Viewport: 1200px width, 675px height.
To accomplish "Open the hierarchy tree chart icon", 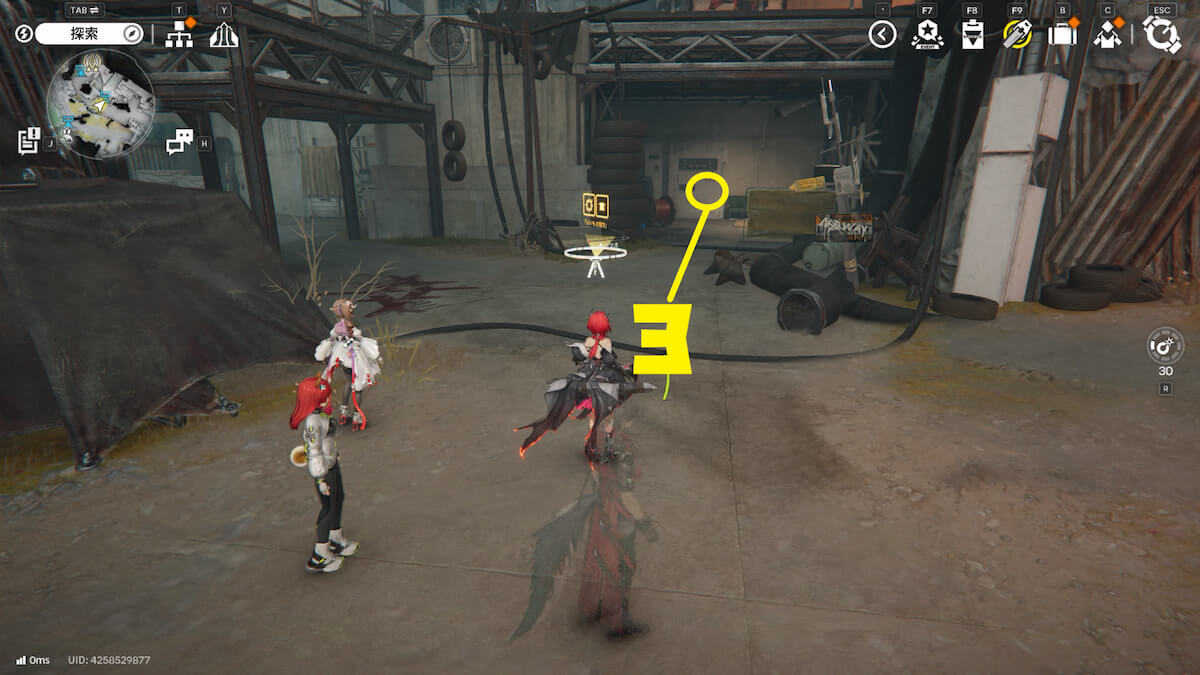I will [179, 35].
